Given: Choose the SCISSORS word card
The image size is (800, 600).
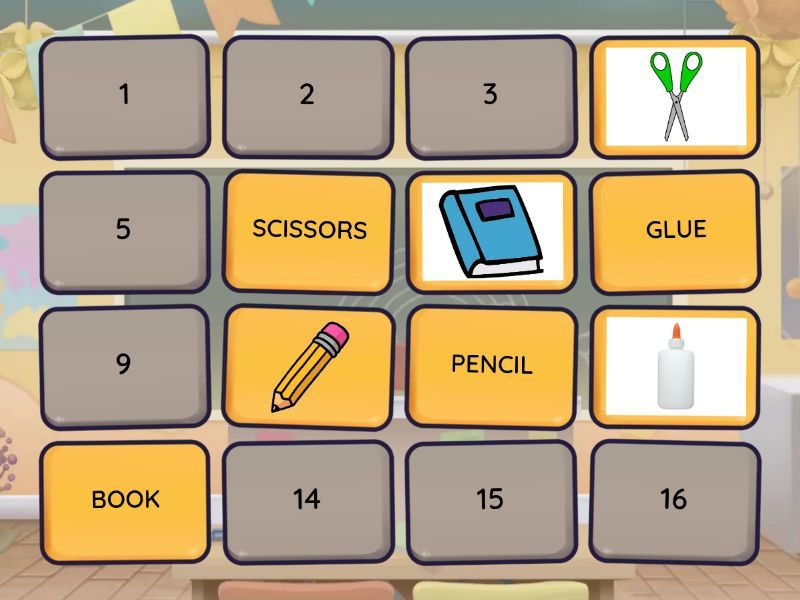Looking at the screenshot, I should (309, 230).
